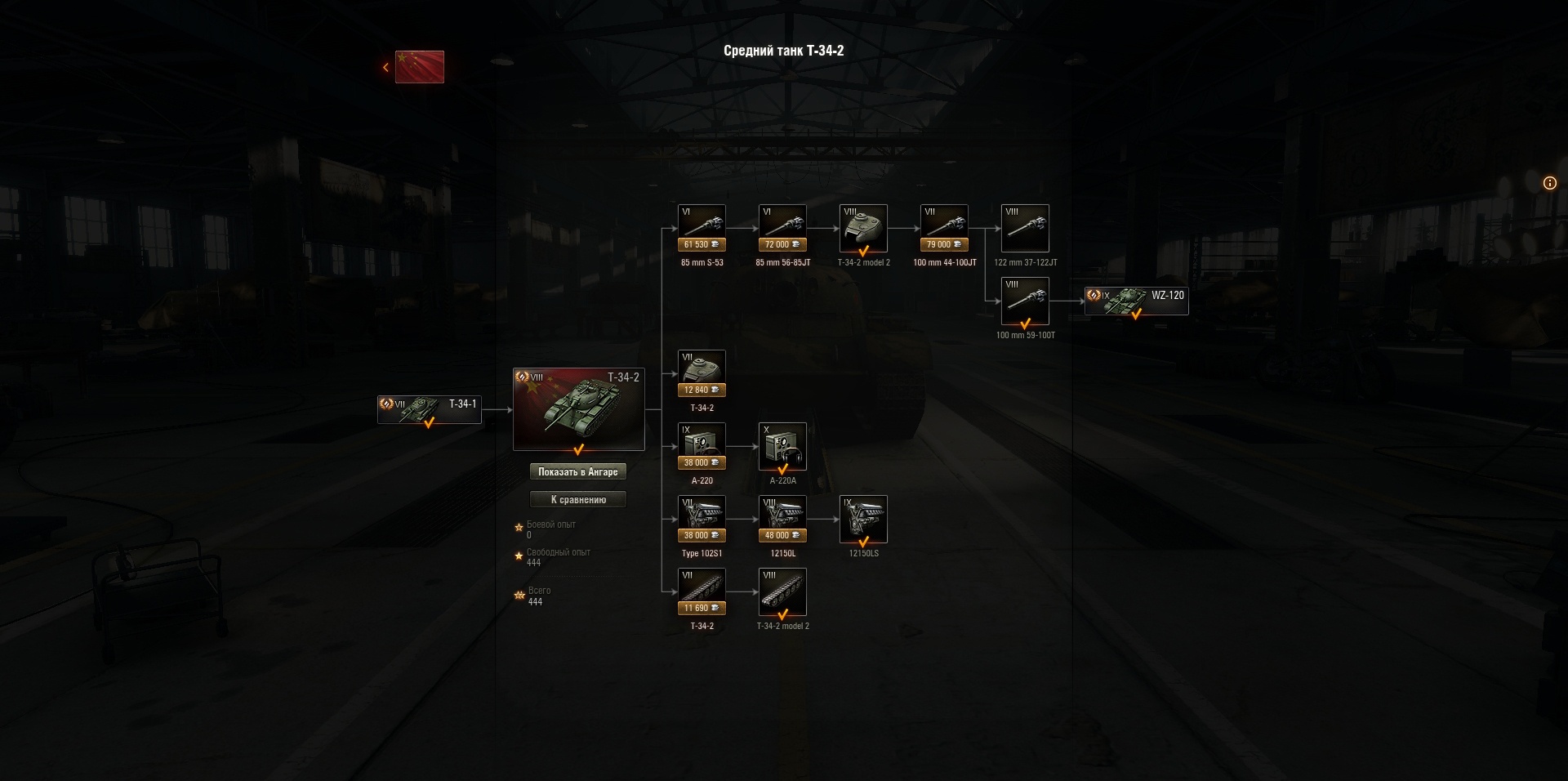Click the 12150LS engine module

pos(864,519)
